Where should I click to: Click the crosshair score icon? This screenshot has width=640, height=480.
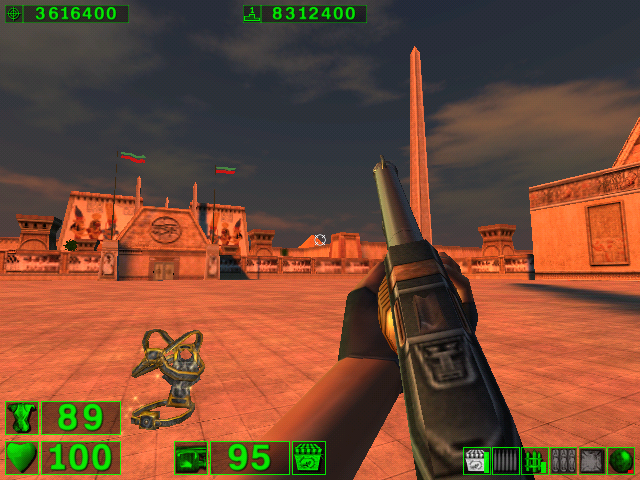[14, 14]
